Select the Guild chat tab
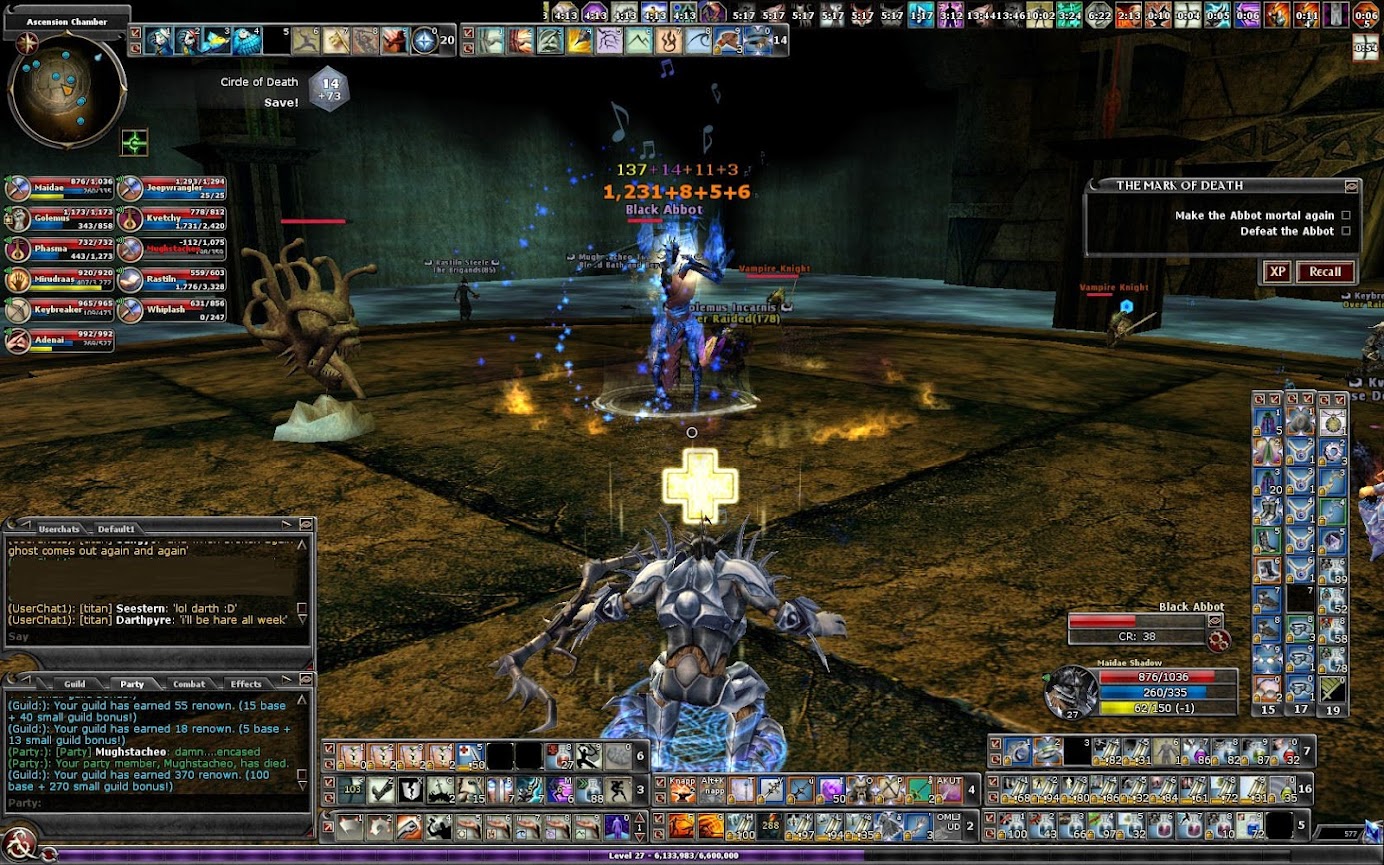1384x865 pixels. 75,684
